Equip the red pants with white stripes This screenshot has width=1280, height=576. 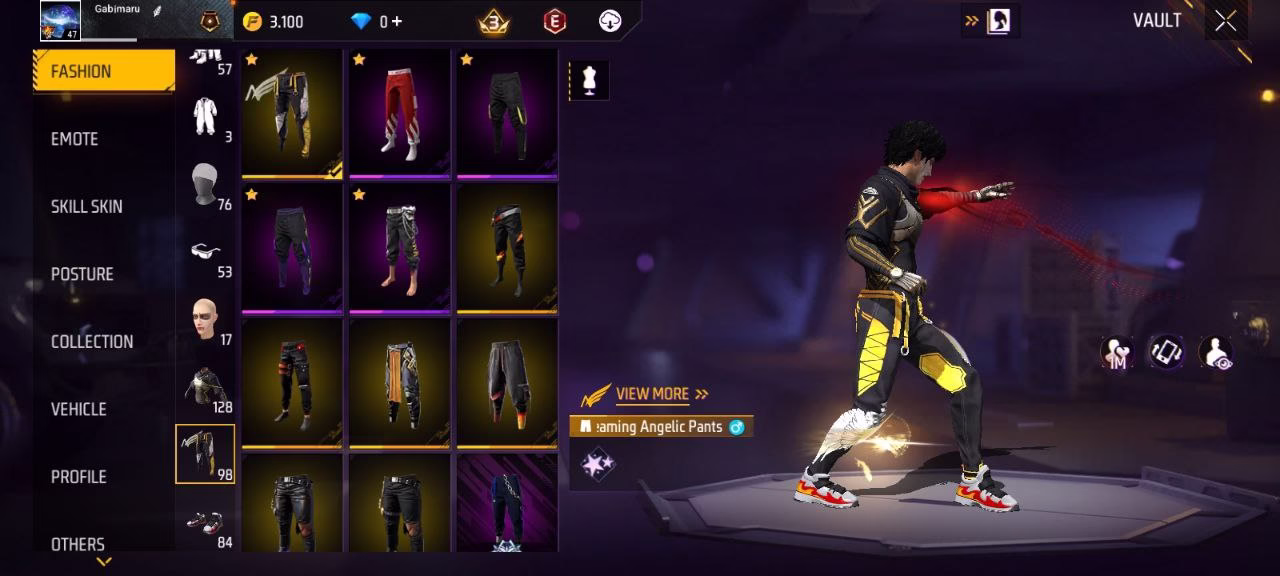coord(400,113)
